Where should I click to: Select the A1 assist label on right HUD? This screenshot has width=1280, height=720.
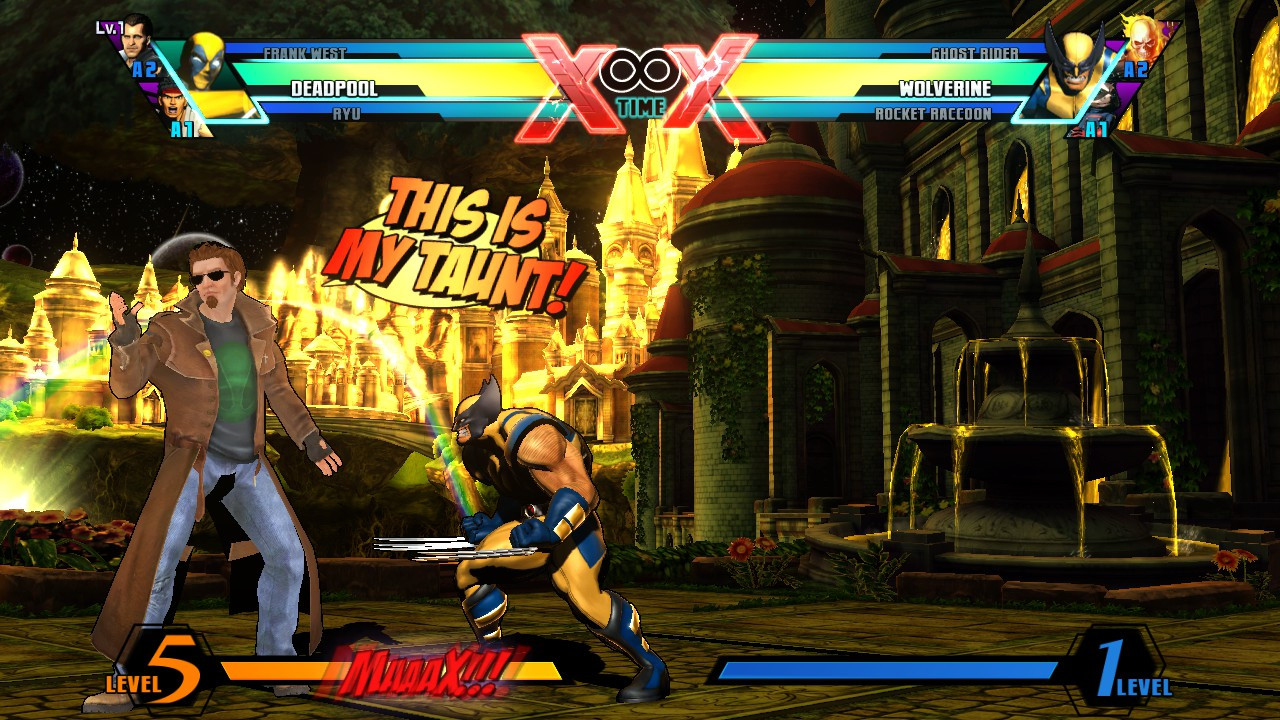click(1097, 127)
